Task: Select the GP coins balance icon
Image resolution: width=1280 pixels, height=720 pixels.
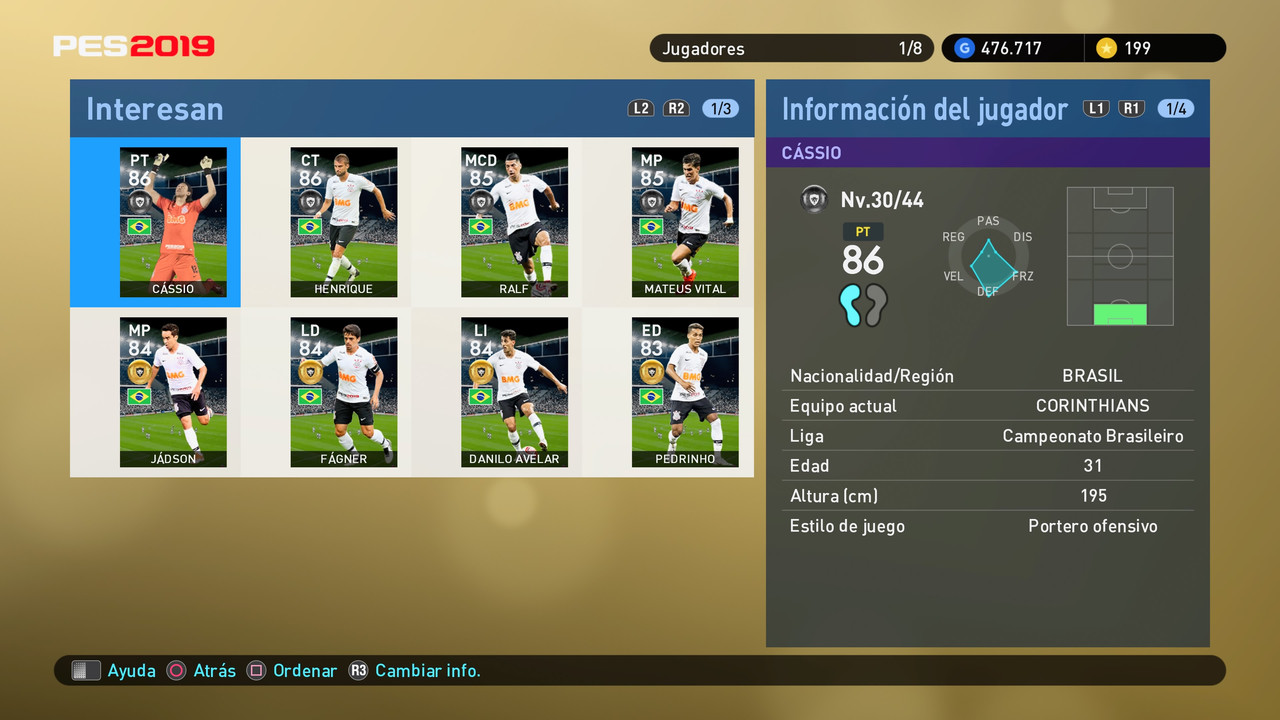Action: (963, 47)
